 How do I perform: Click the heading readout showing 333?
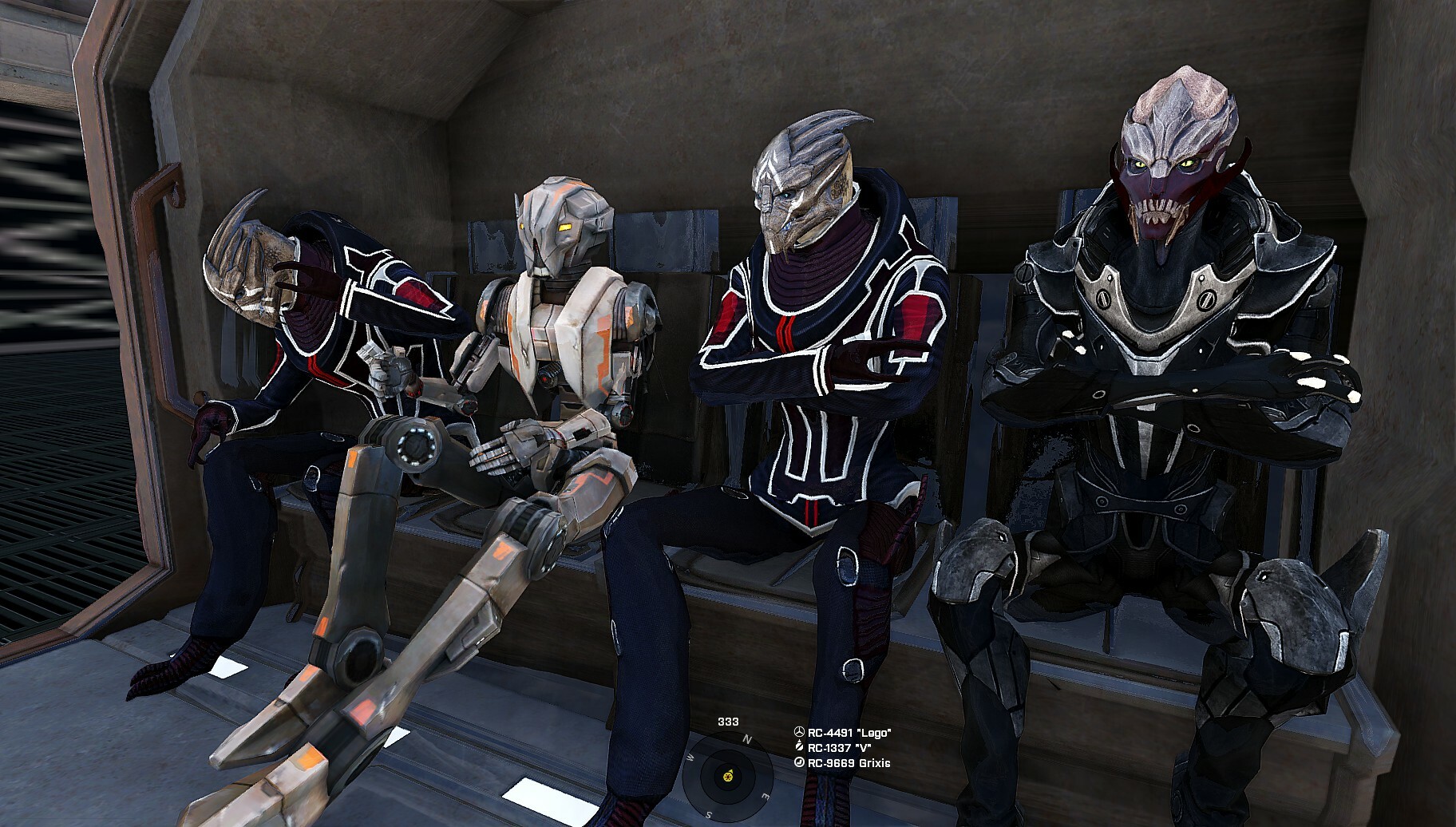click(x=728, y=722)
